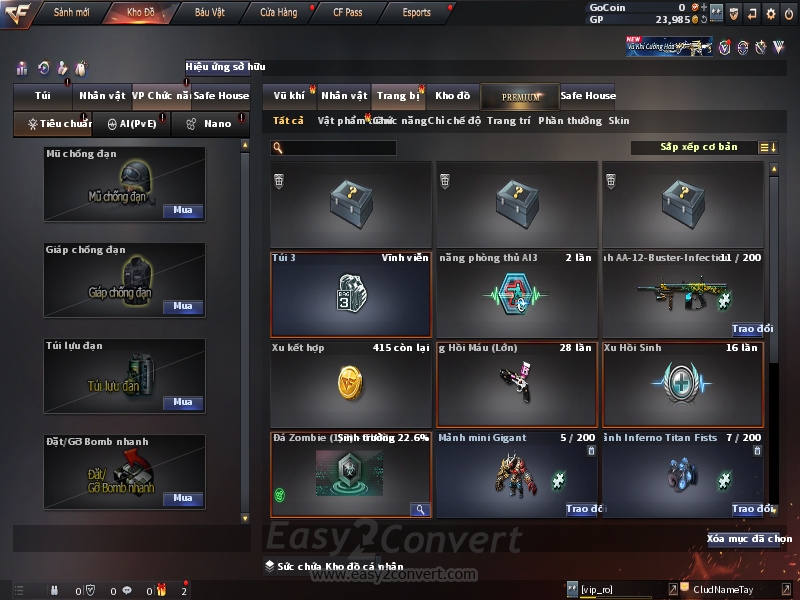Image resolution: width=800 pixels, height=600 pixels.
Task: Open the Esports tab
Action: [416, 13]
